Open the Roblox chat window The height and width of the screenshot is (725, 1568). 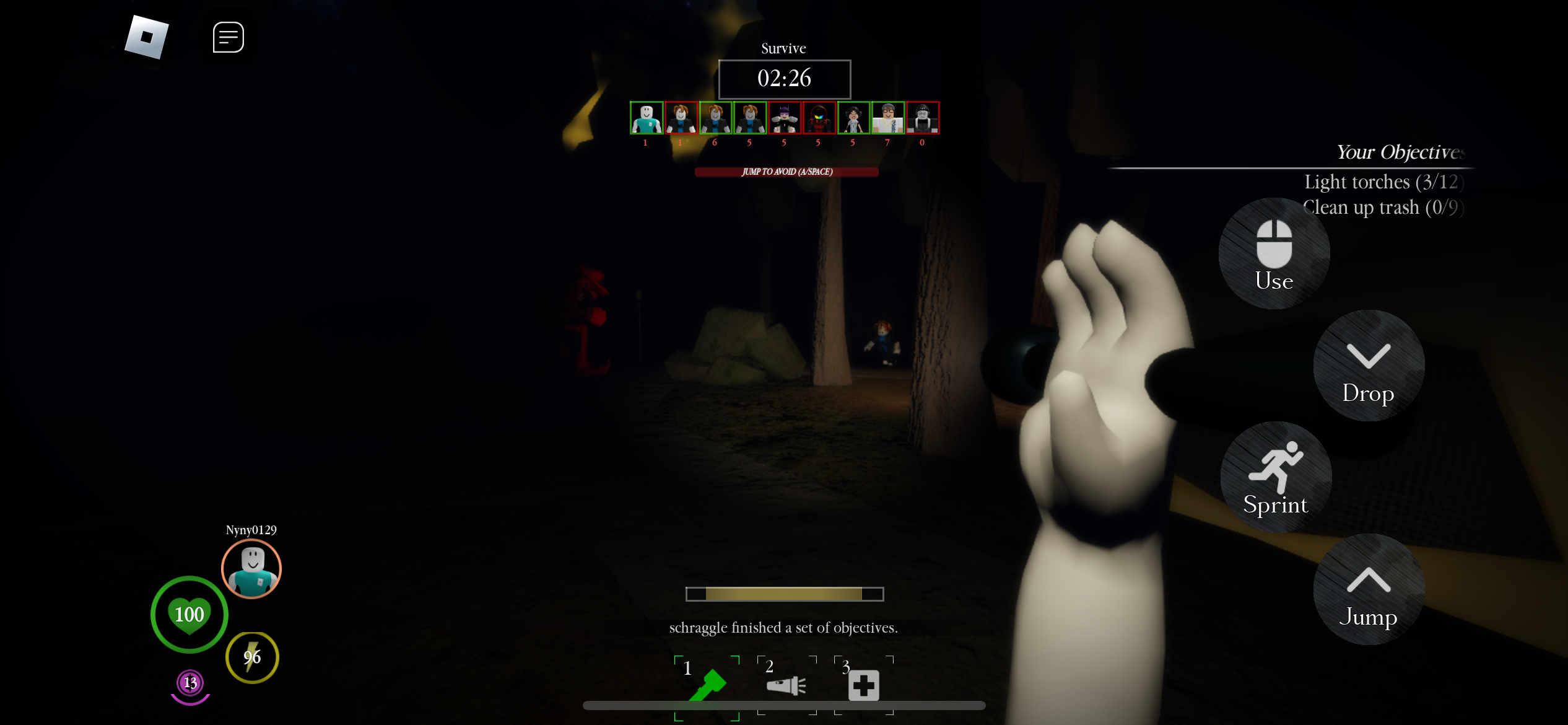tap(228, 37)
